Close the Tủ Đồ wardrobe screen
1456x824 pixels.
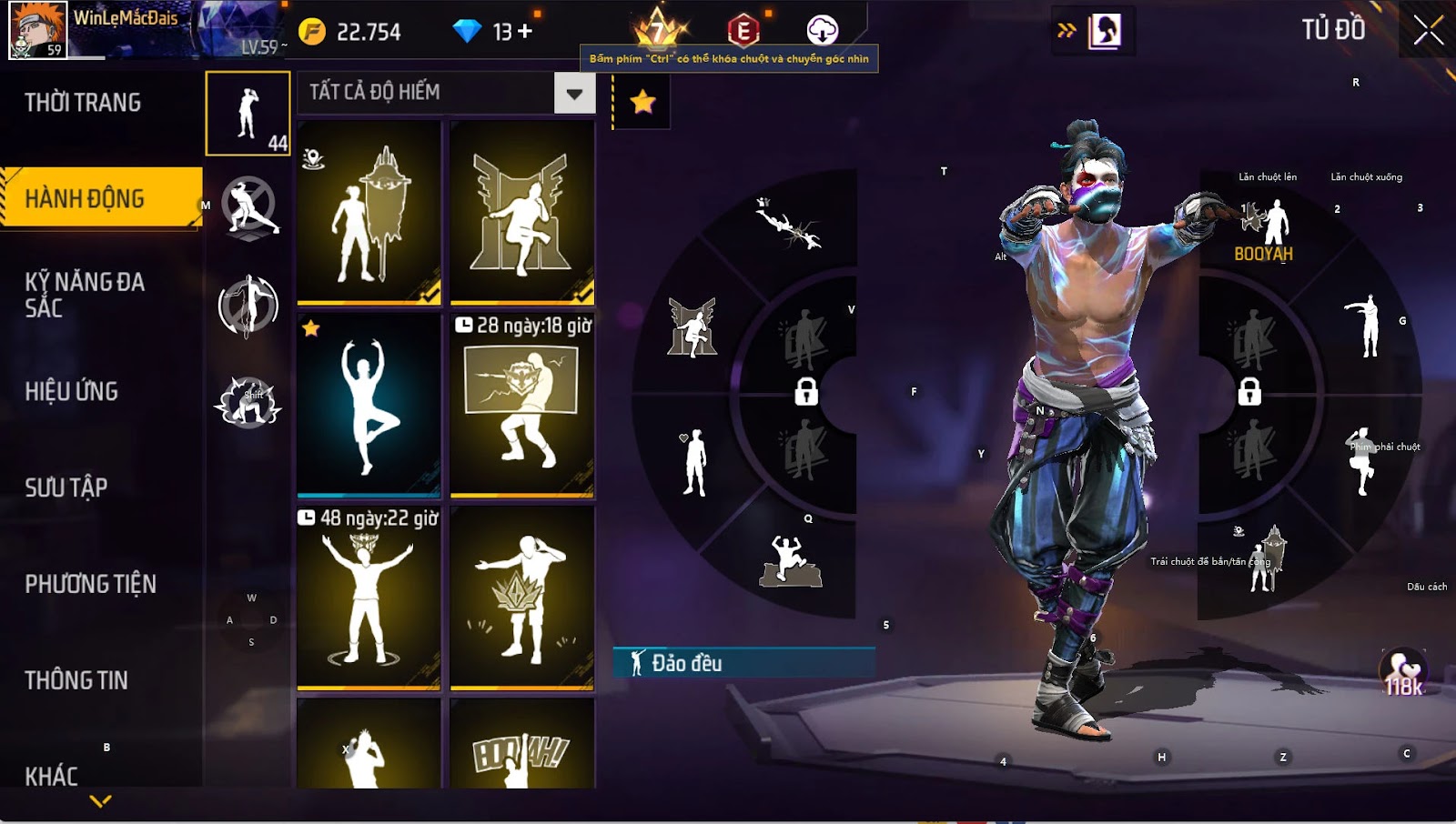tap(1428, 31)
